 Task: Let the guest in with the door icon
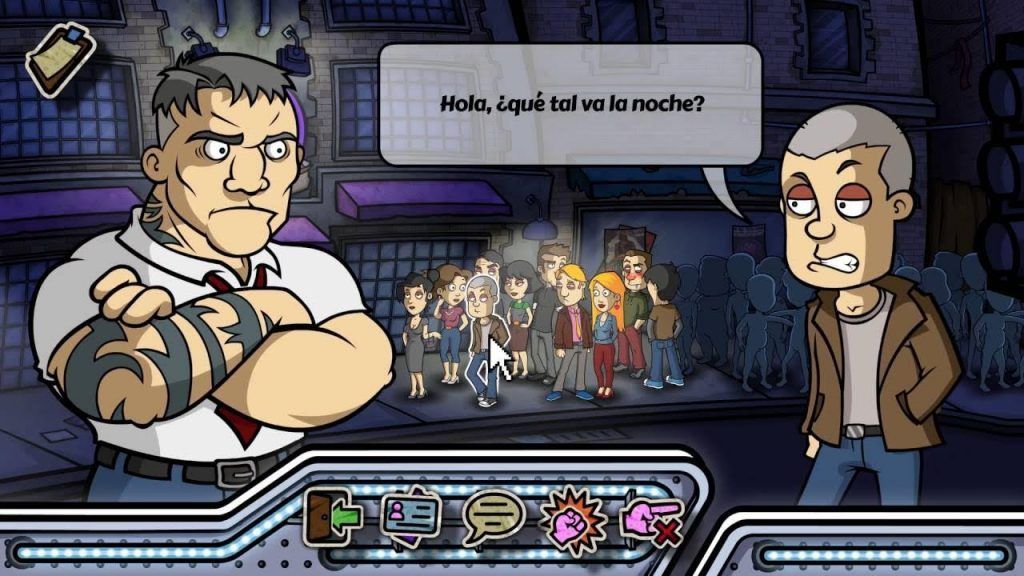(332, 517)
